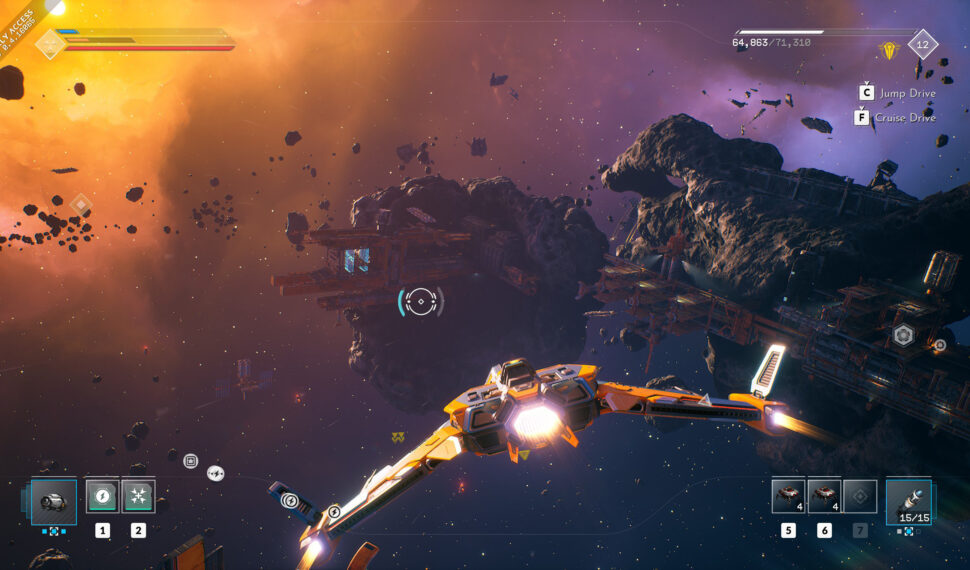Click the hexagon marker over the station
The height and width of the screenshot is (570, 970).
(903, 335)
